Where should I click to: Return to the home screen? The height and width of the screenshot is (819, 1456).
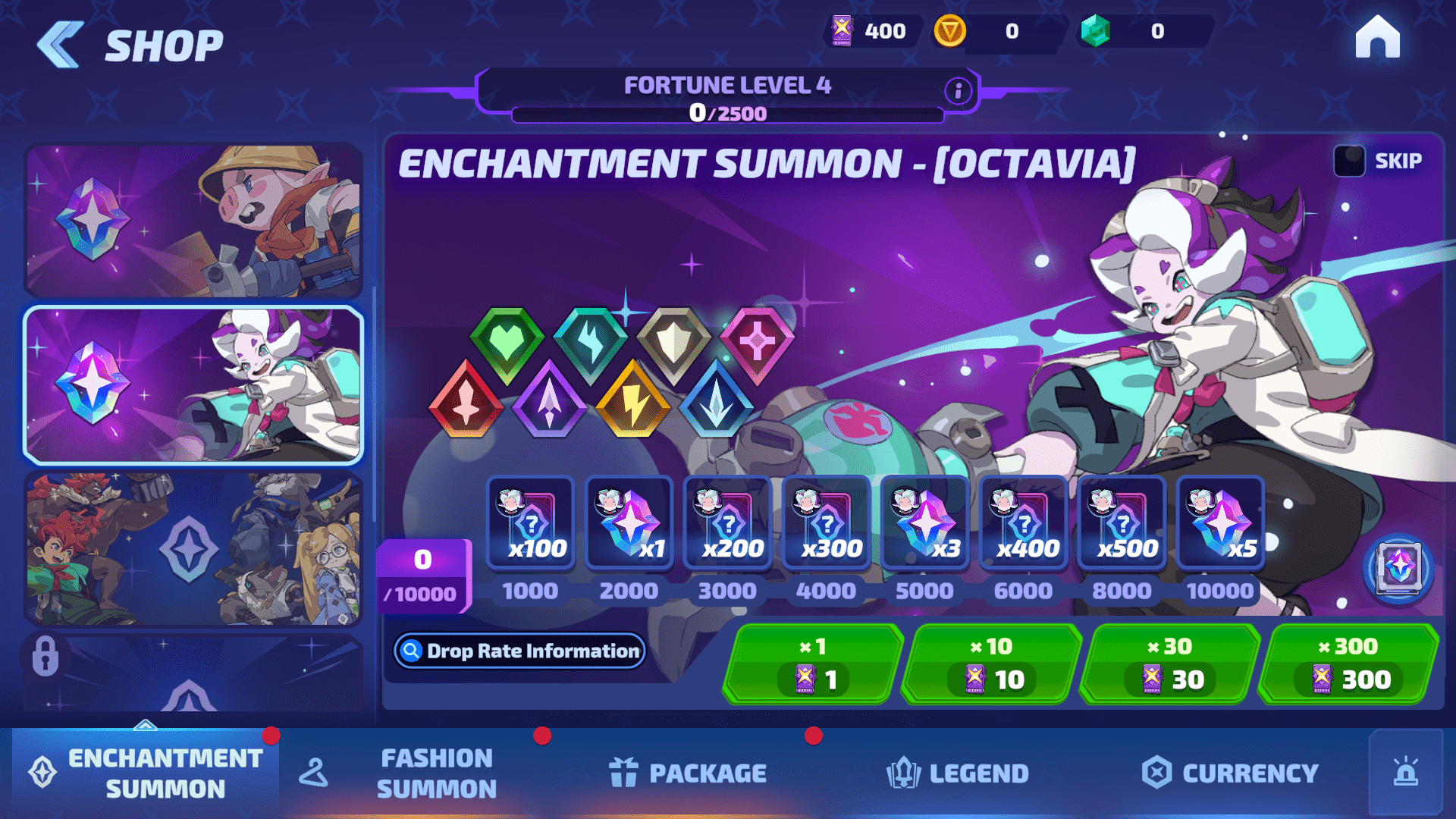pyautogui.click(x=1377, y=38)
